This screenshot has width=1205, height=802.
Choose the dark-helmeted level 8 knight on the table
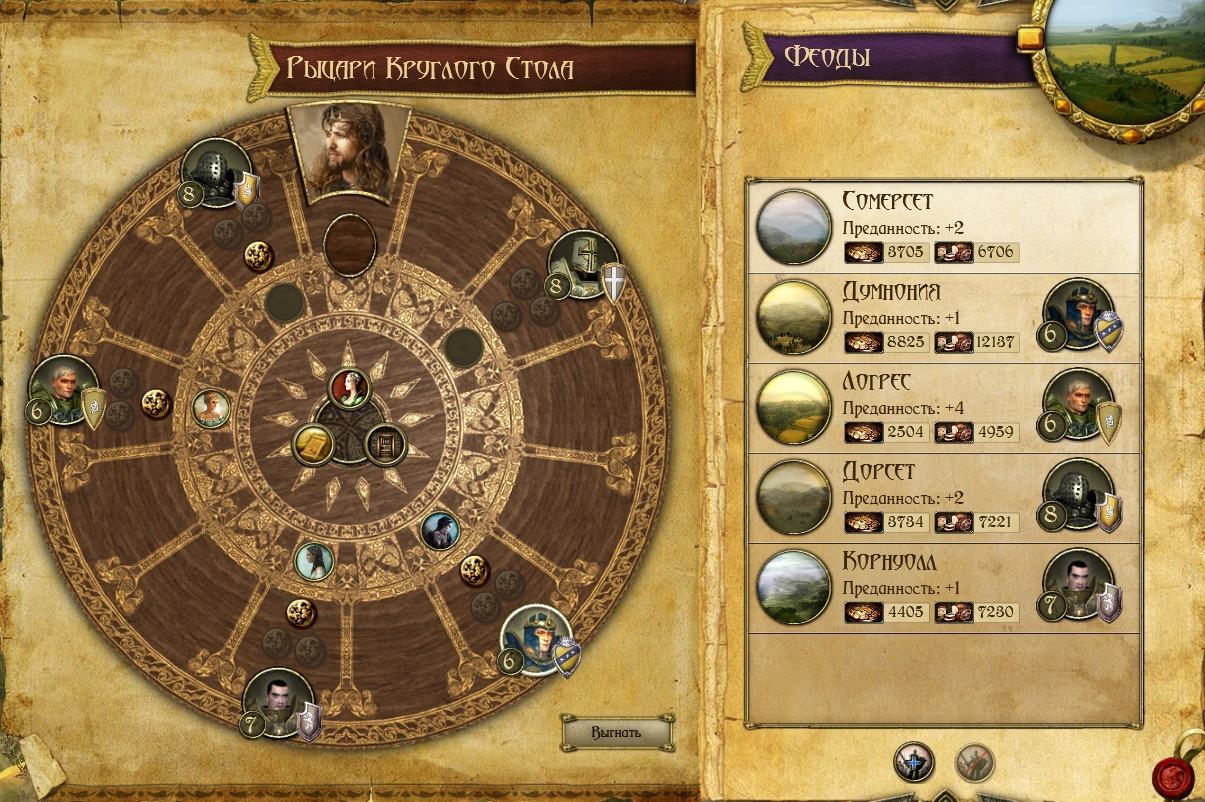[x=216, y=172]
